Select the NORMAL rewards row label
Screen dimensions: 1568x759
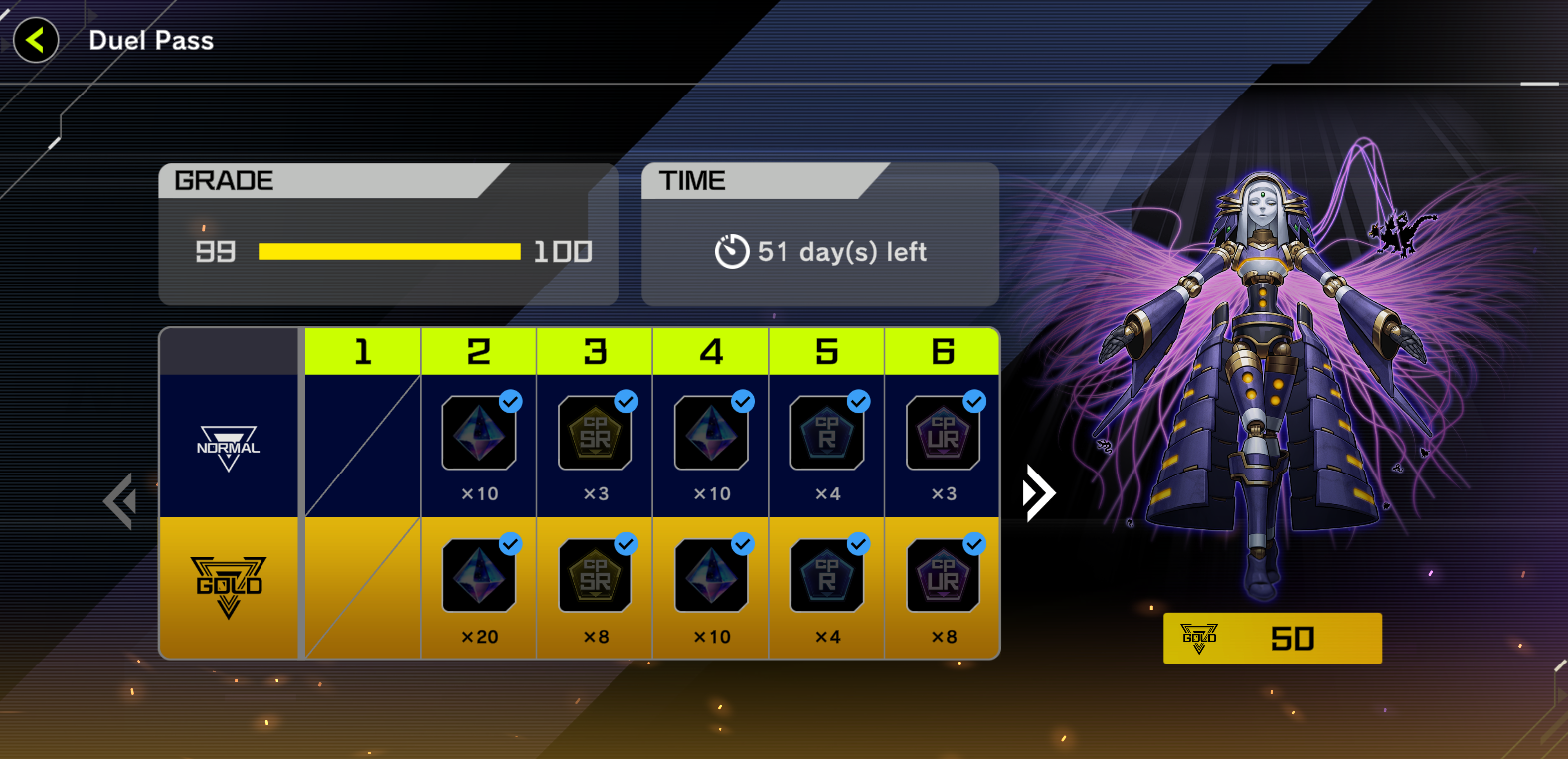click(x=229, y=447)
